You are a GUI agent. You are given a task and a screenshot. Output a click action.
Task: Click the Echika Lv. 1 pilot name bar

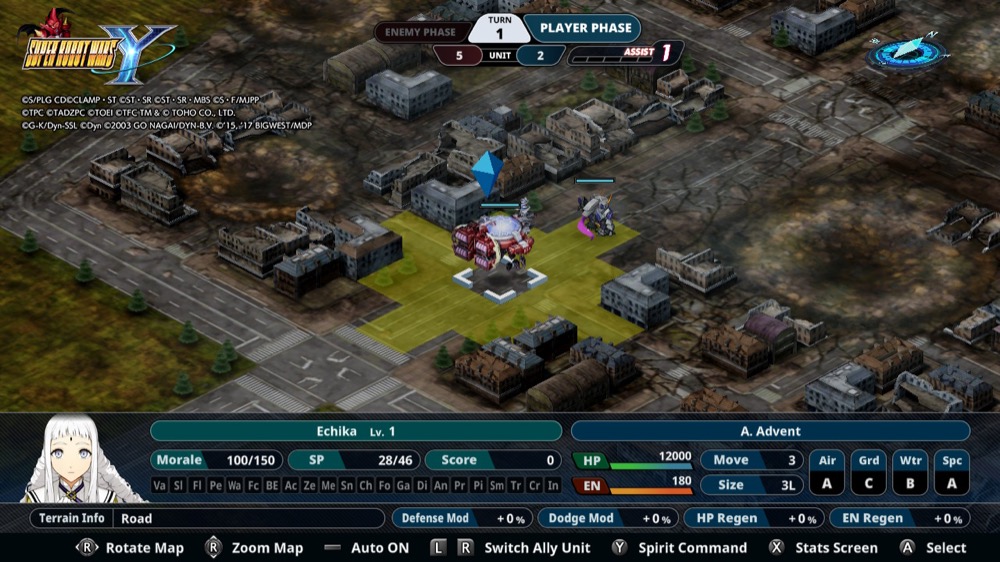coord(356,431)
